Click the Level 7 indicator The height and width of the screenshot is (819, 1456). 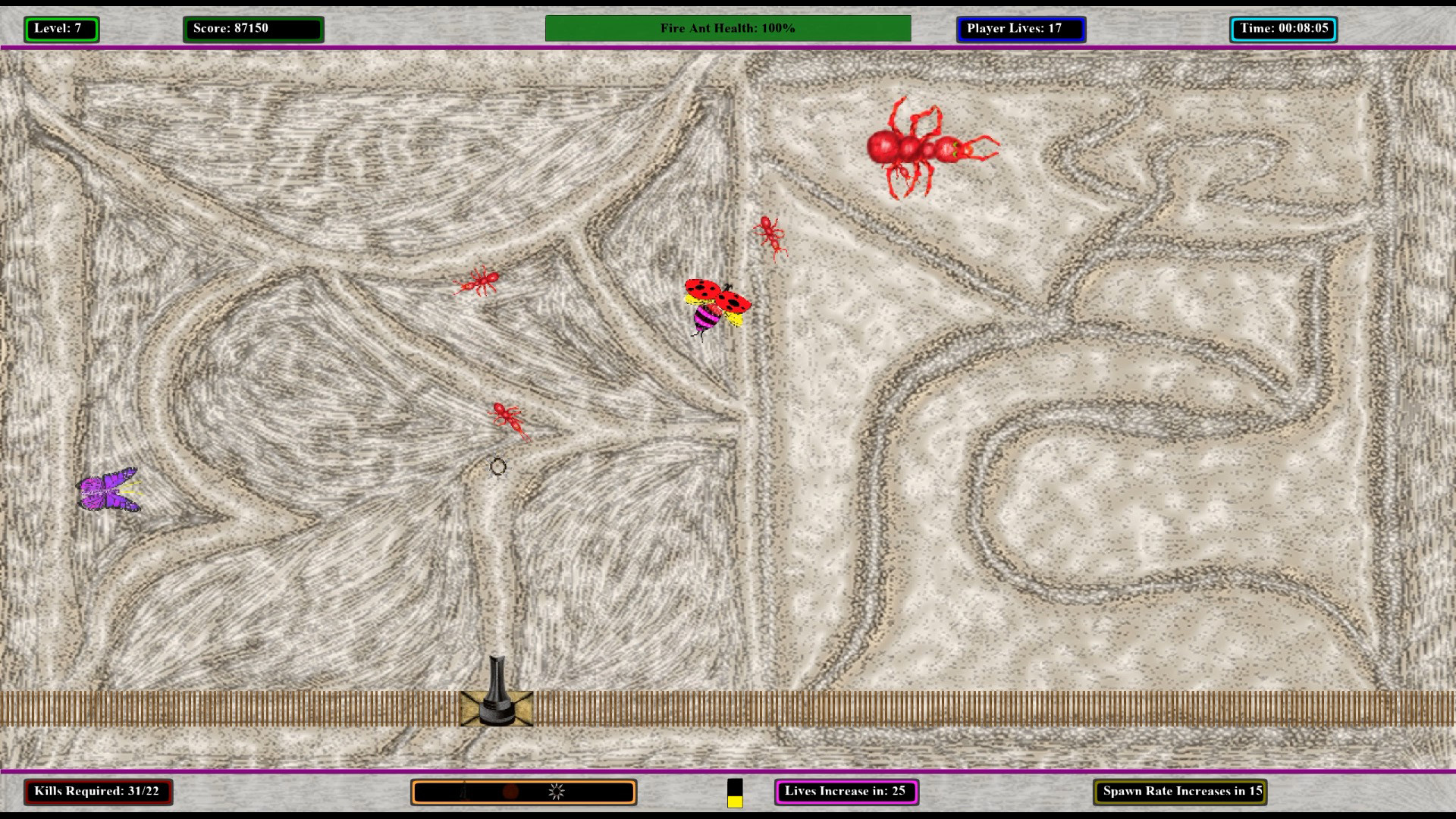(61, 29)
